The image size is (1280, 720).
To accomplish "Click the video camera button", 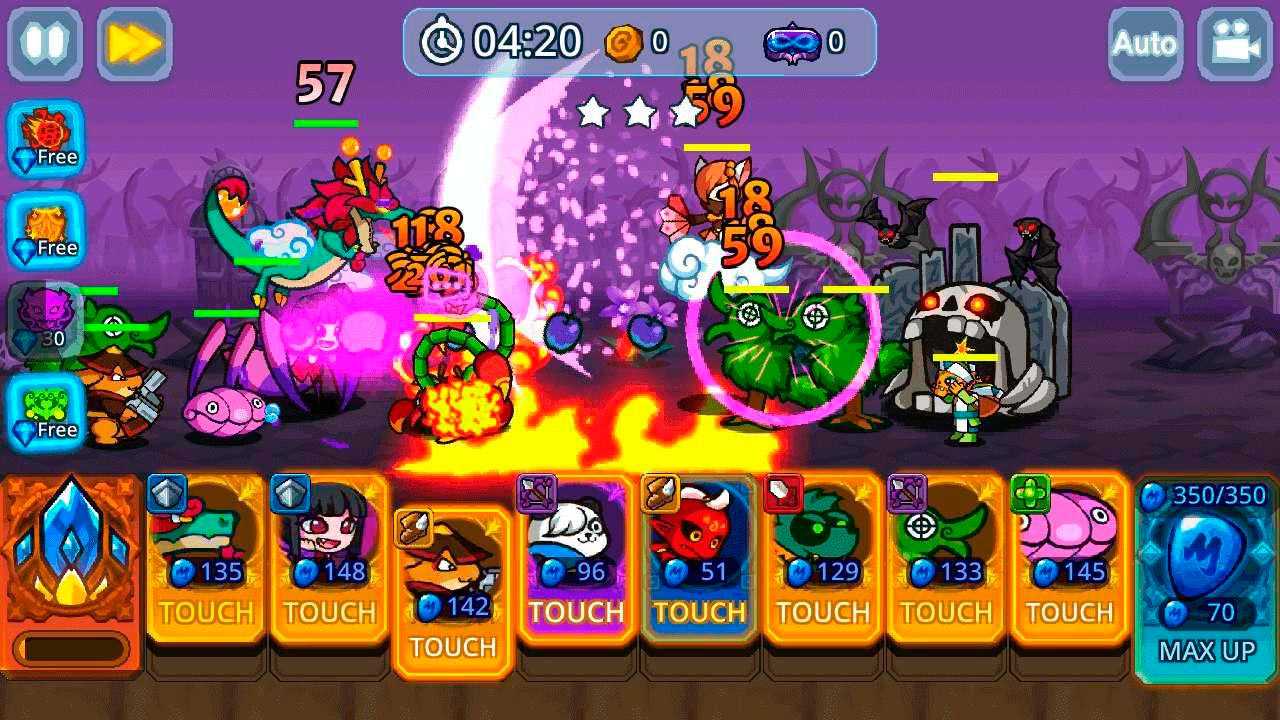I will pyautogui.click(x=1234, y=44).
